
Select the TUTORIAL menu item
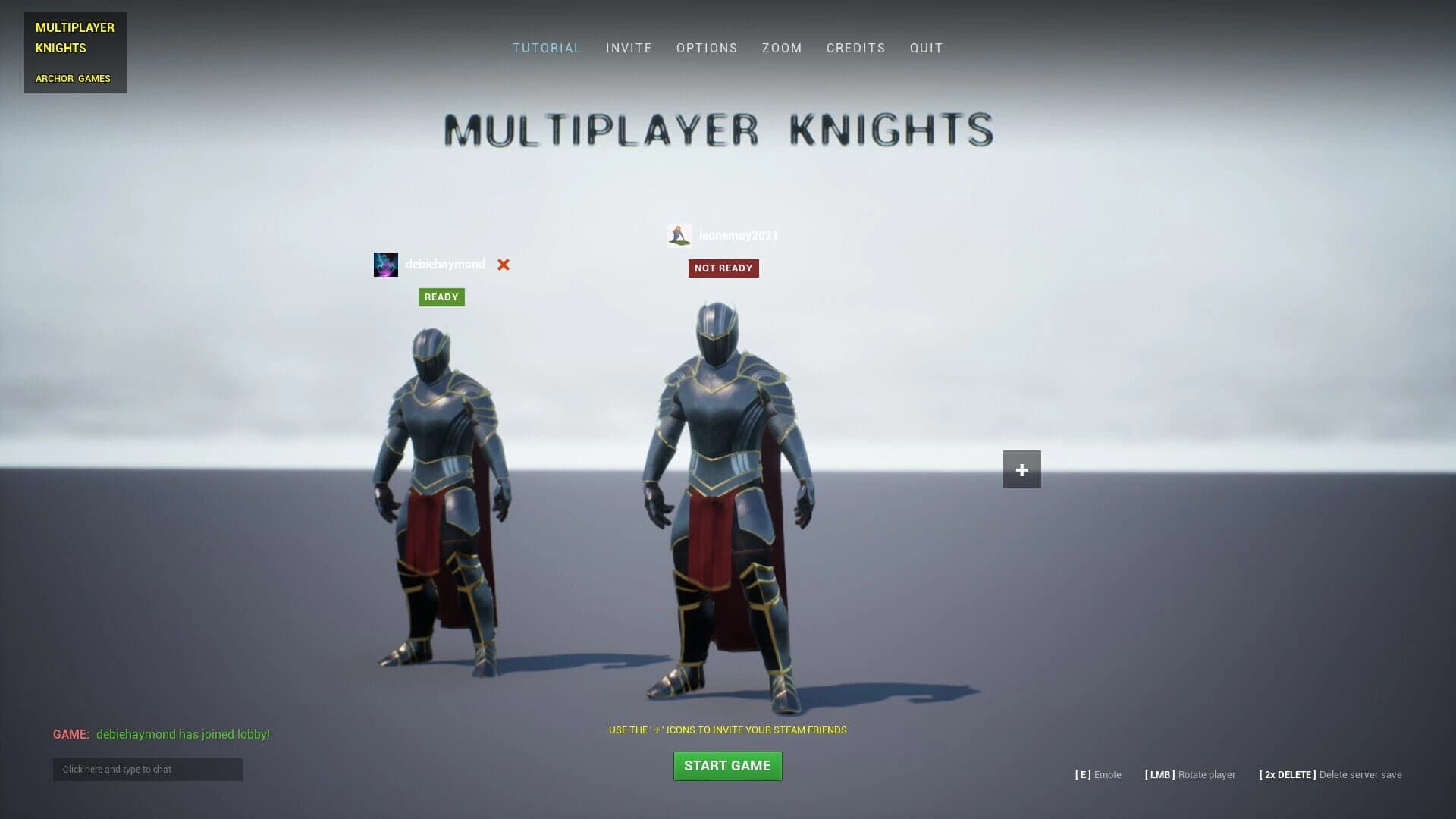pyautogui.click(x=547, y=48)
